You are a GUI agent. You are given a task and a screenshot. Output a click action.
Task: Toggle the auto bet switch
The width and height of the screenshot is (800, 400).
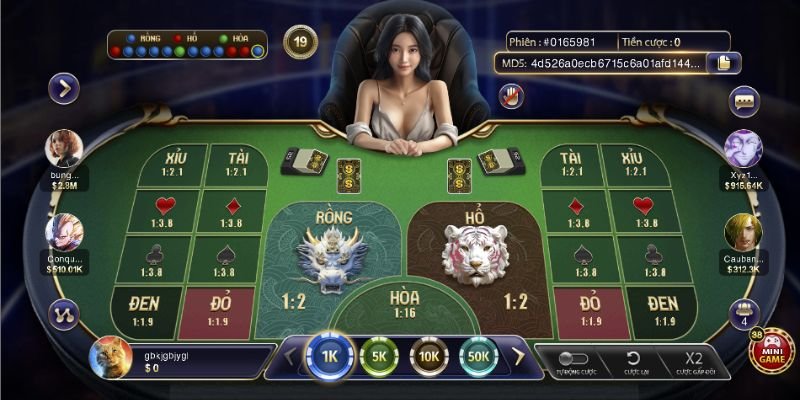[x=572, y=358]
